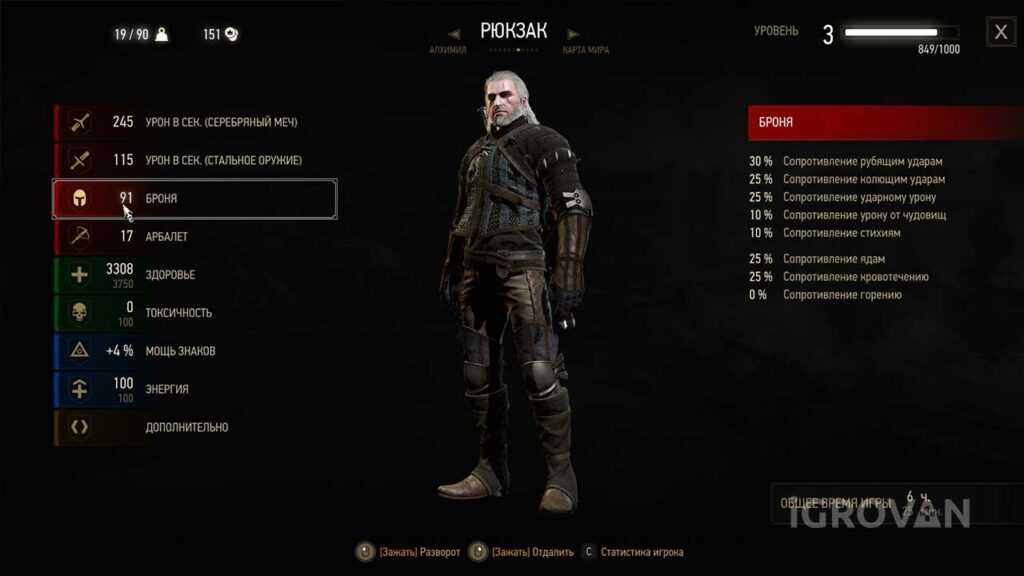
Task: Select the Энергия stamina stat row
Action: pos(195,389)
